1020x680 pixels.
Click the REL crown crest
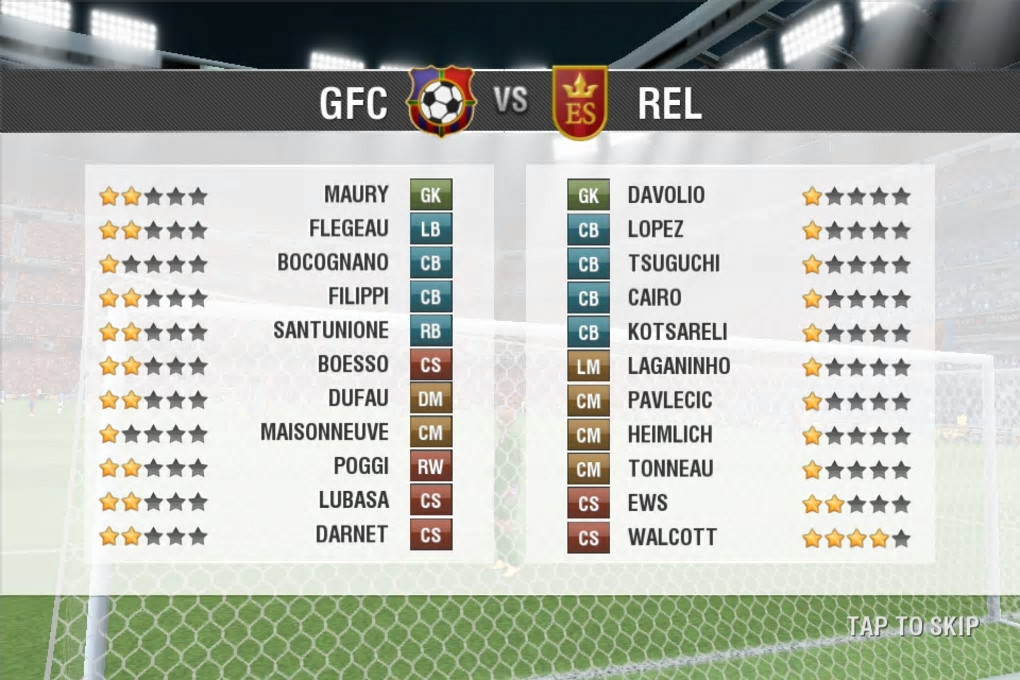580,102
